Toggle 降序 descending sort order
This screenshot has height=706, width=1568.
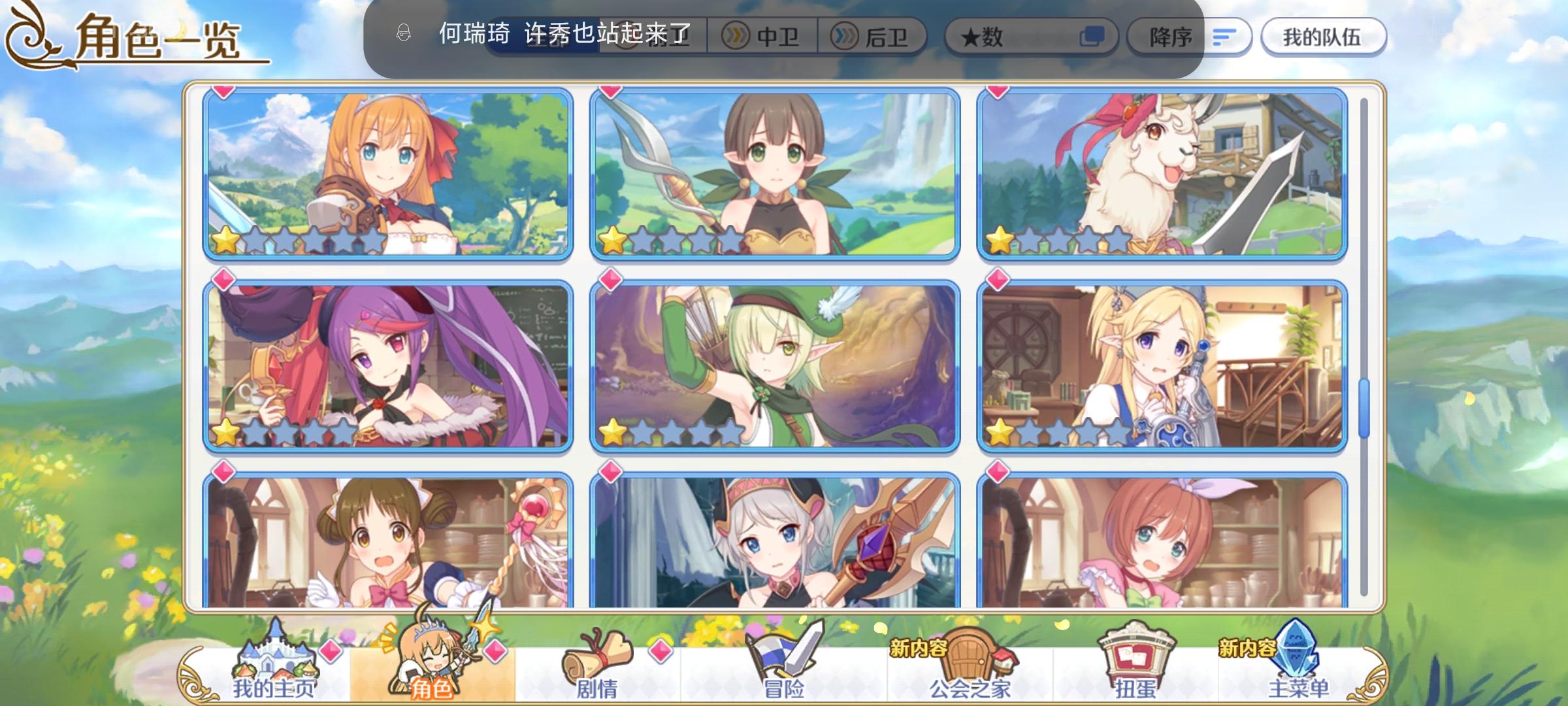tap(1171, 37)
